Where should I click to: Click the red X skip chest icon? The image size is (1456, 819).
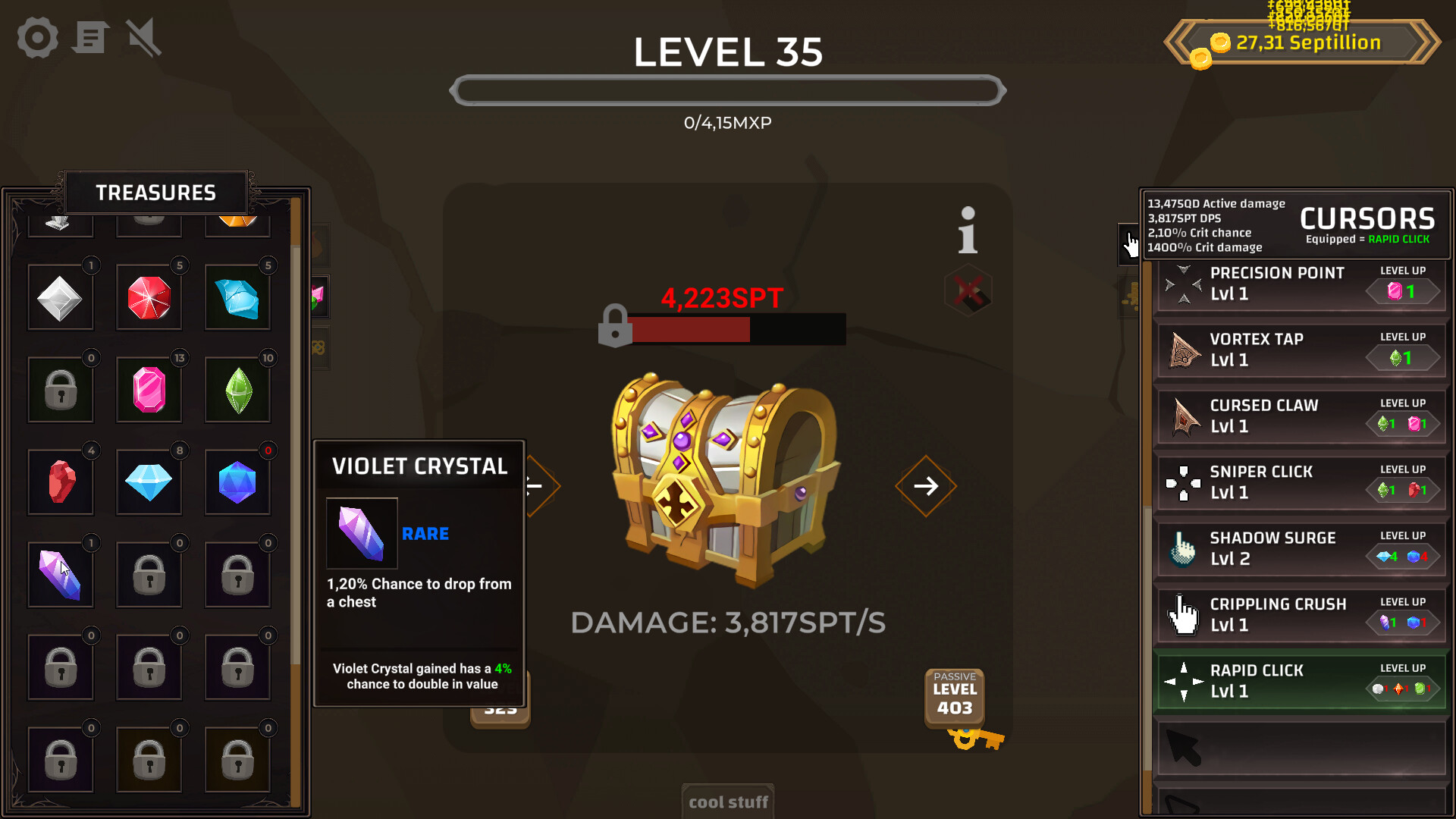pos(968,290)
